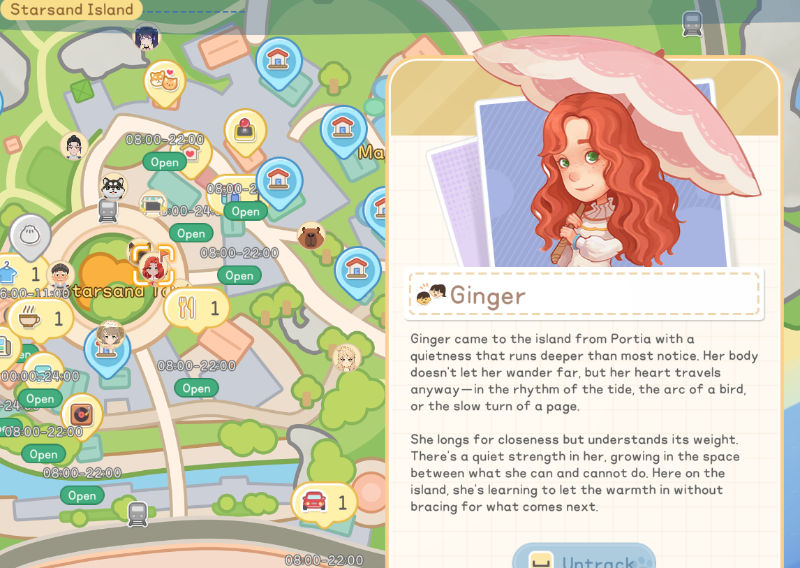The width and height of the screenshot is (800, 568).
Task: Select the vinyl record shop marker
Action: pos(80,413)
